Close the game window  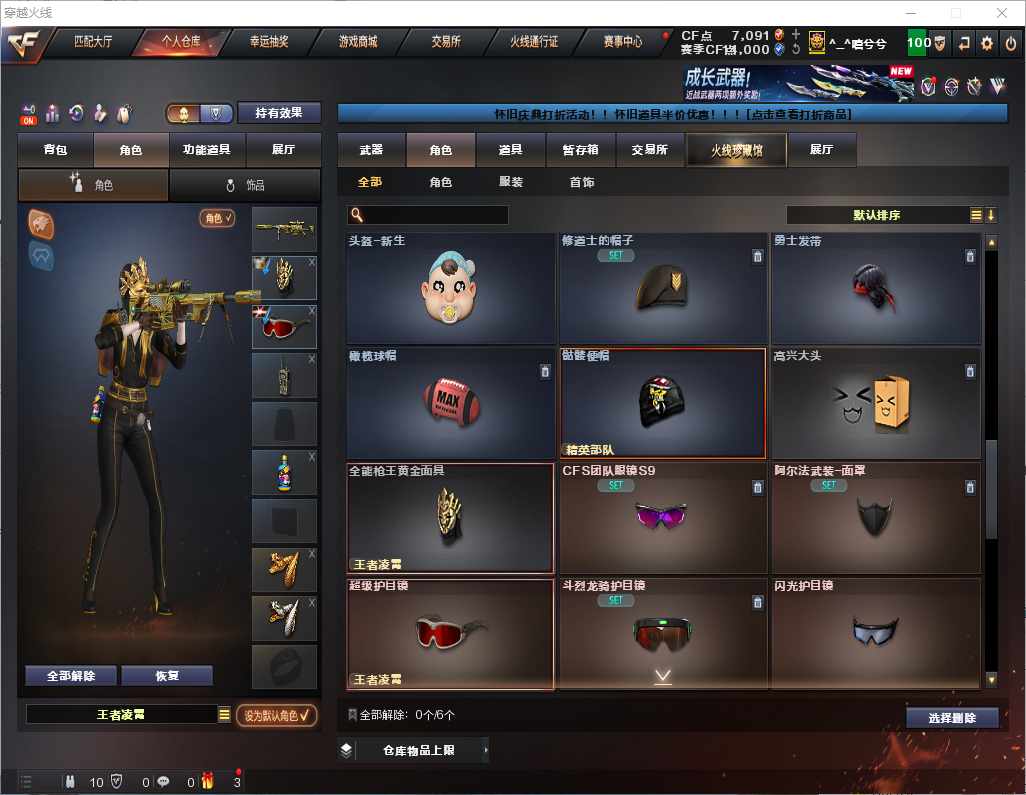pyautogui.click(x=1002, y=13)
